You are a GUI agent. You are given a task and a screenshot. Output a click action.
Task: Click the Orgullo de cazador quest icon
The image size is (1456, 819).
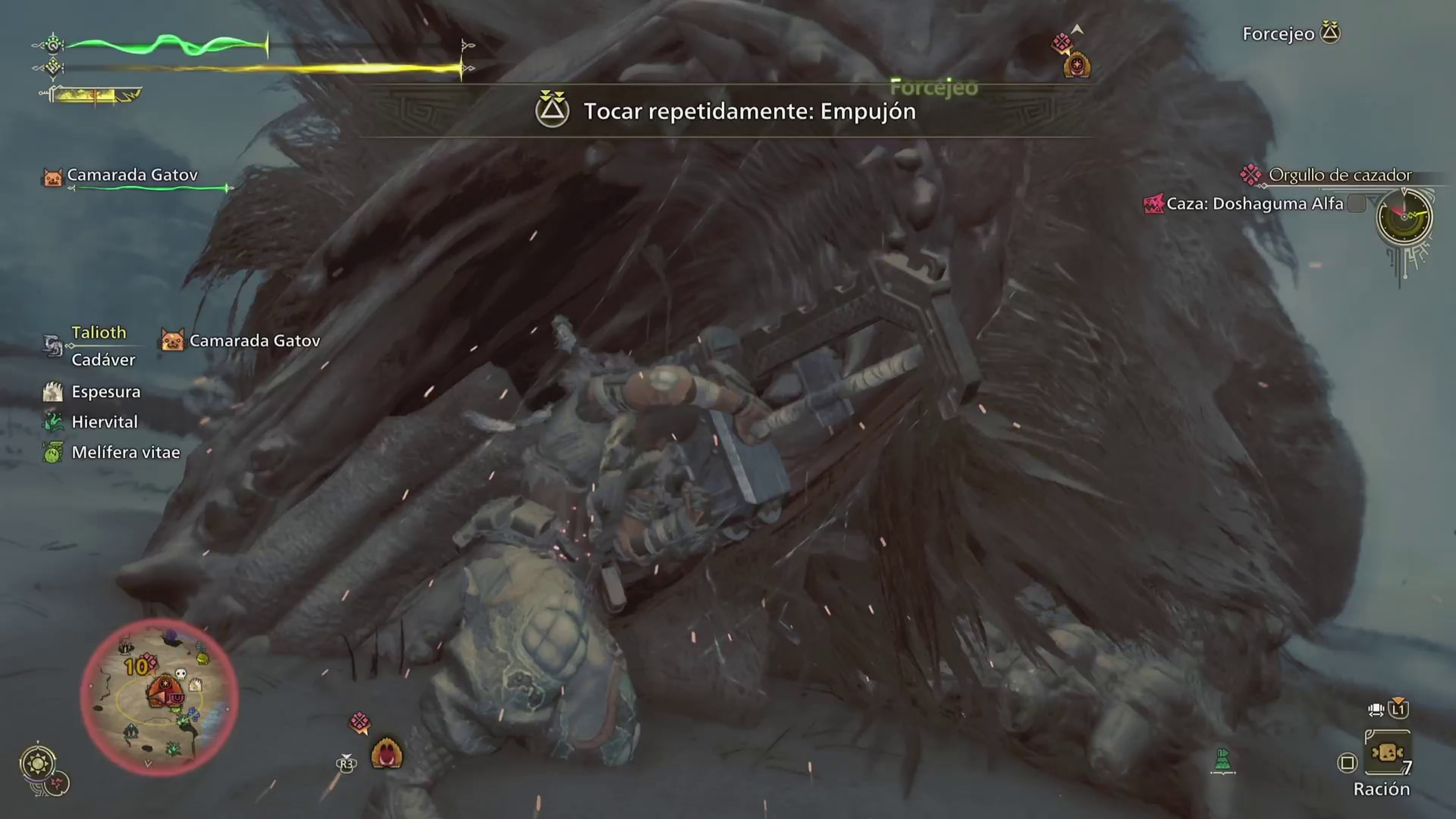tap(1251, 175)
